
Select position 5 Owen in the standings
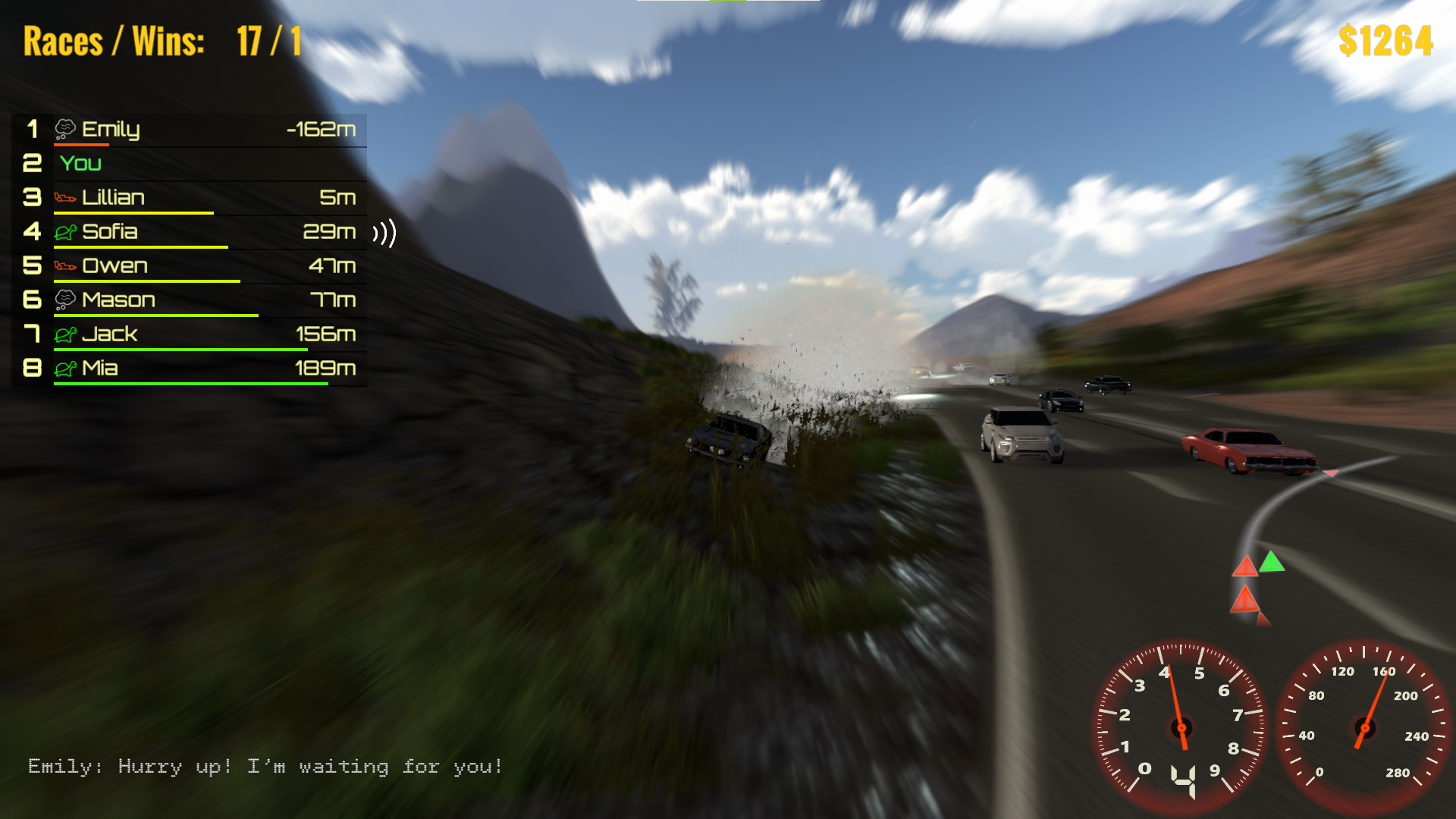tap(190, 265)
